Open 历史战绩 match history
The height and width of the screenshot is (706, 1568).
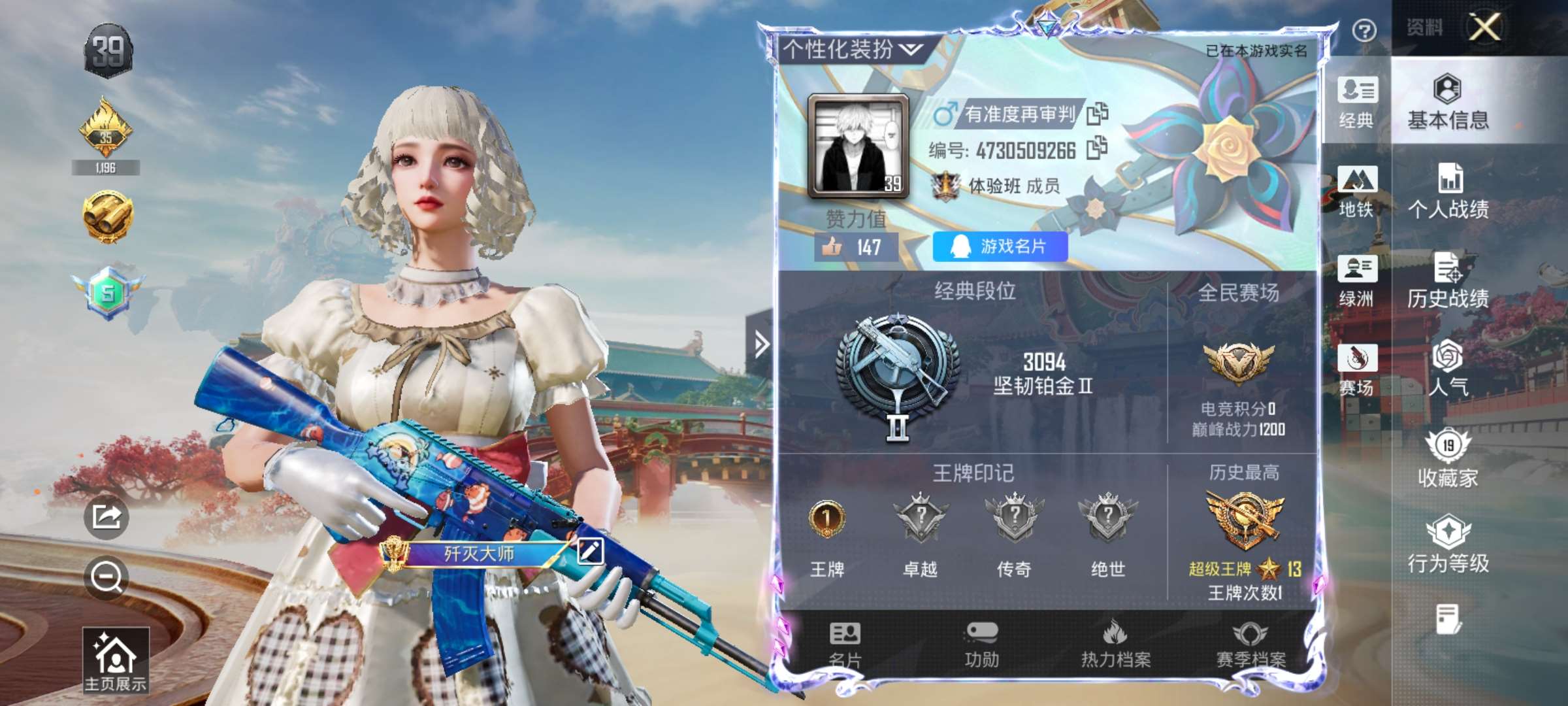tap(1448, 281)
